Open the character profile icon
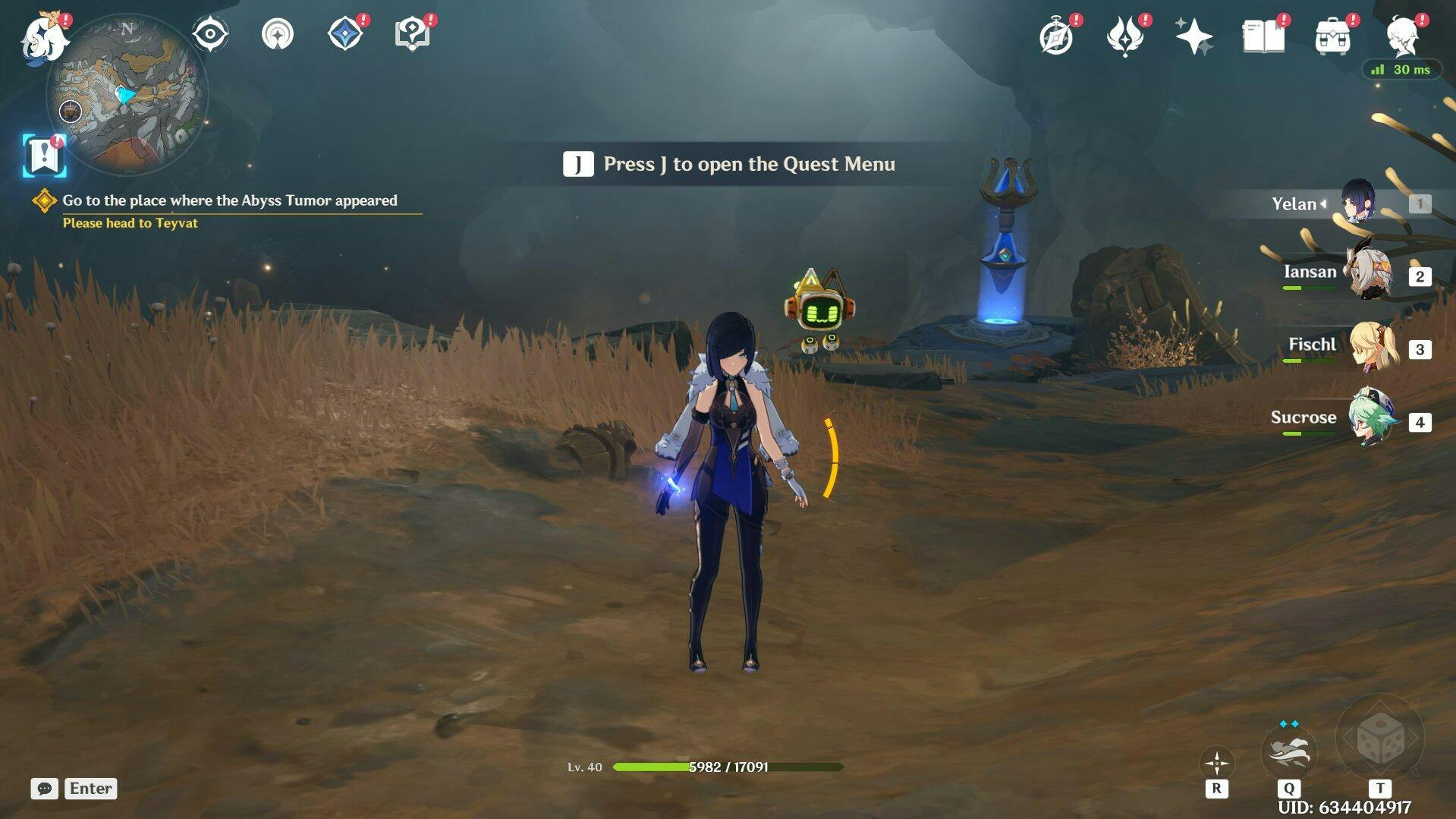The image size is (1456, 819). click(x=1402, y=36)
